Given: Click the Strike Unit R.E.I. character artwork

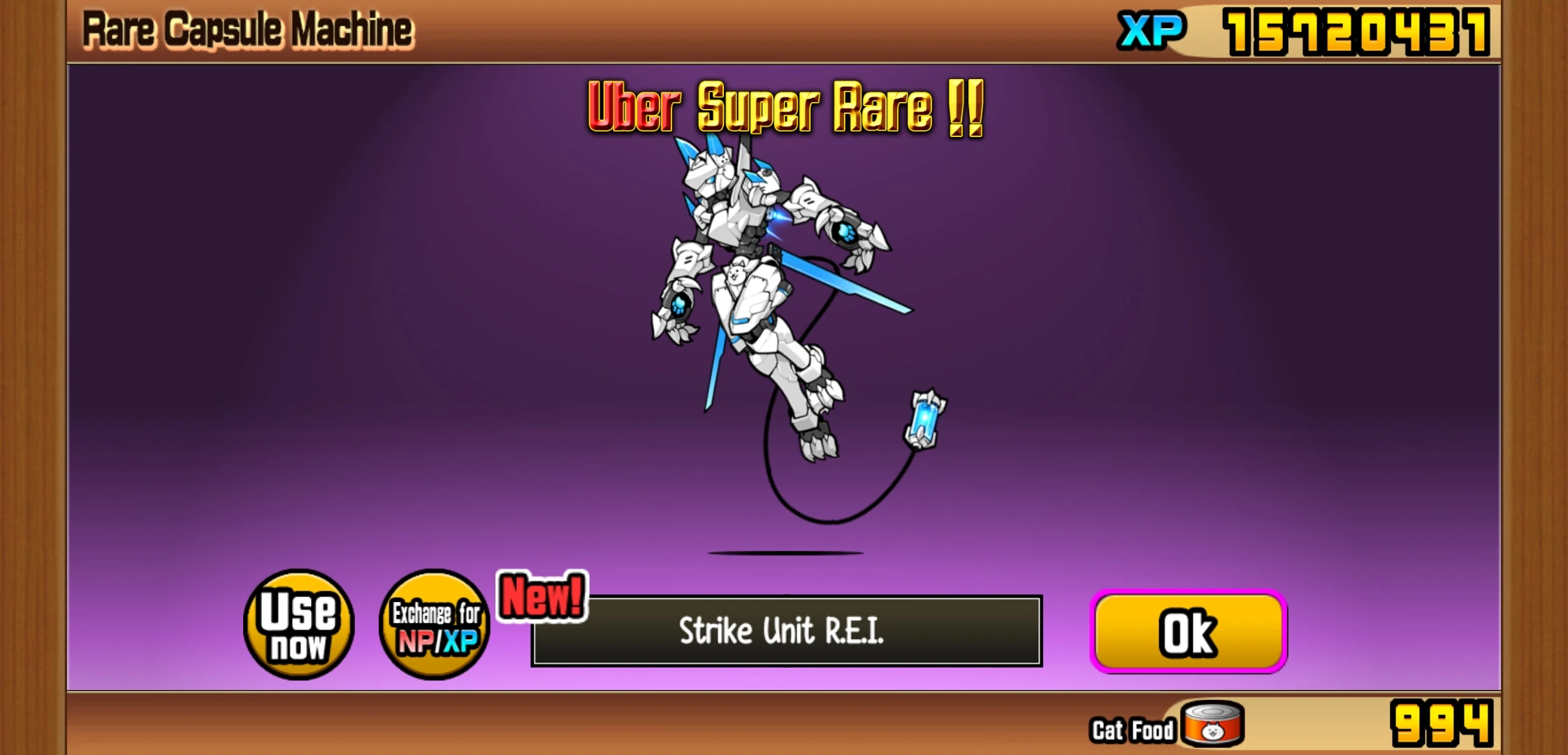Looking at the screenshot, I should 762,301.
